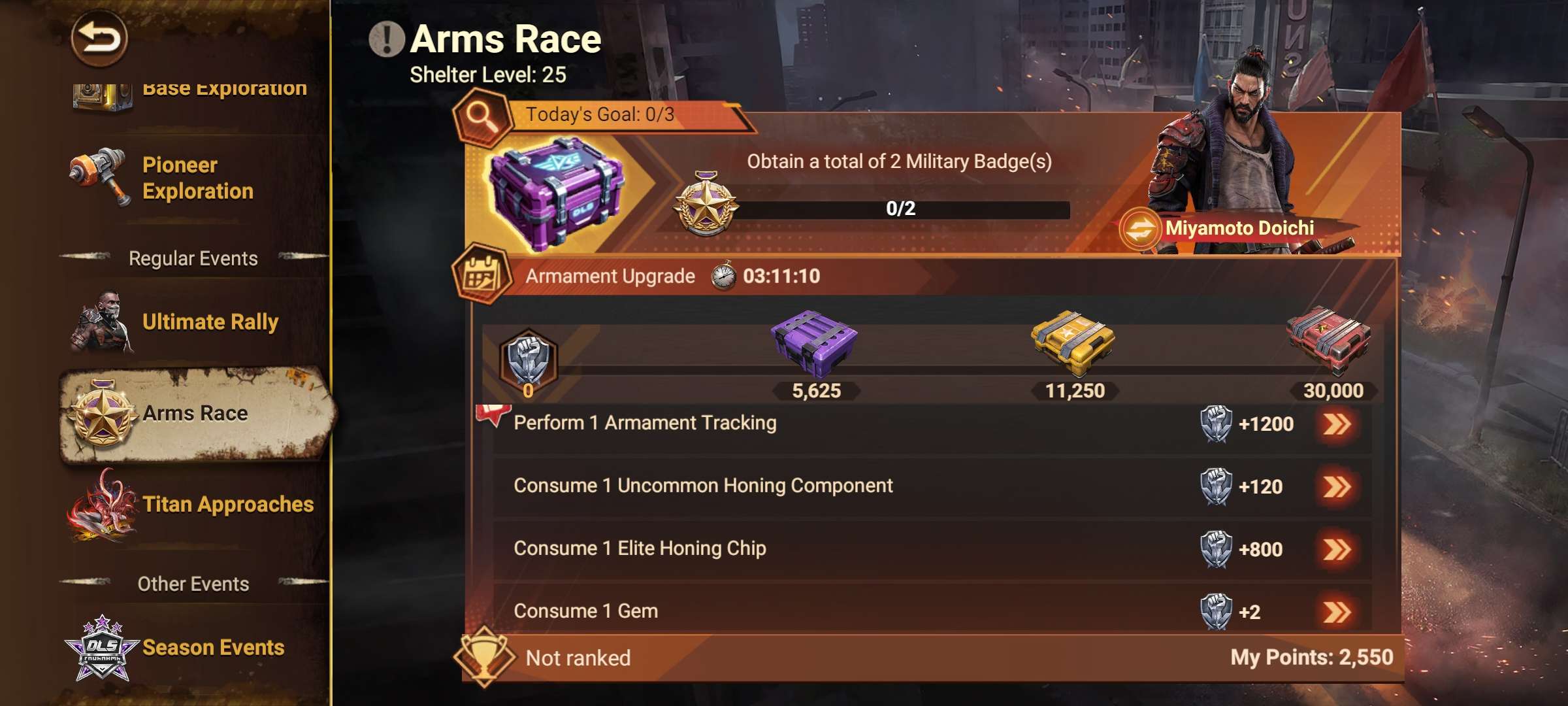The image size is (1568, 706).
Task: Show Arms Race info via exclamation icon
Action: [386, 39]
